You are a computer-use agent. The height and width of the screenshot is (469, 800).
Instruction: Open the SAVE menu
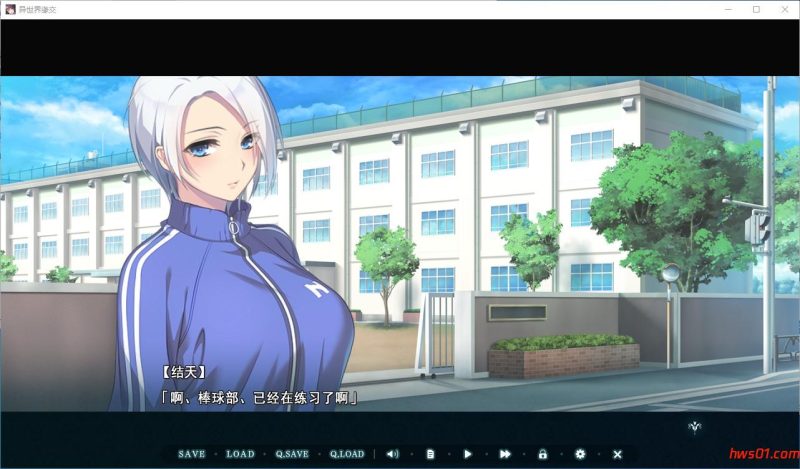tap(191, 454)
